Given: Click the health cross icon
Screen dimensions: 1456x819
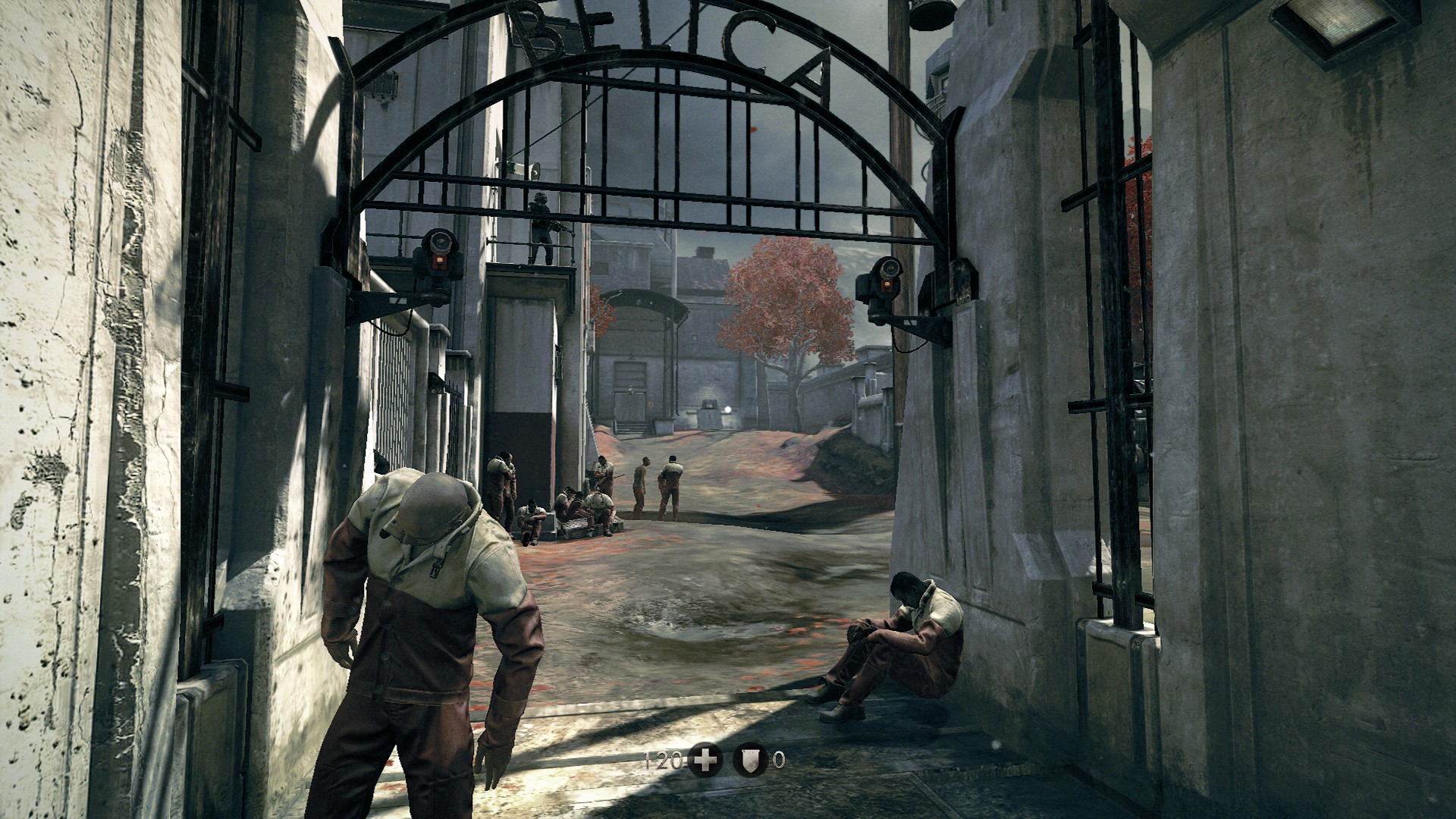Looking at the screenshot, I should (705, 760).
